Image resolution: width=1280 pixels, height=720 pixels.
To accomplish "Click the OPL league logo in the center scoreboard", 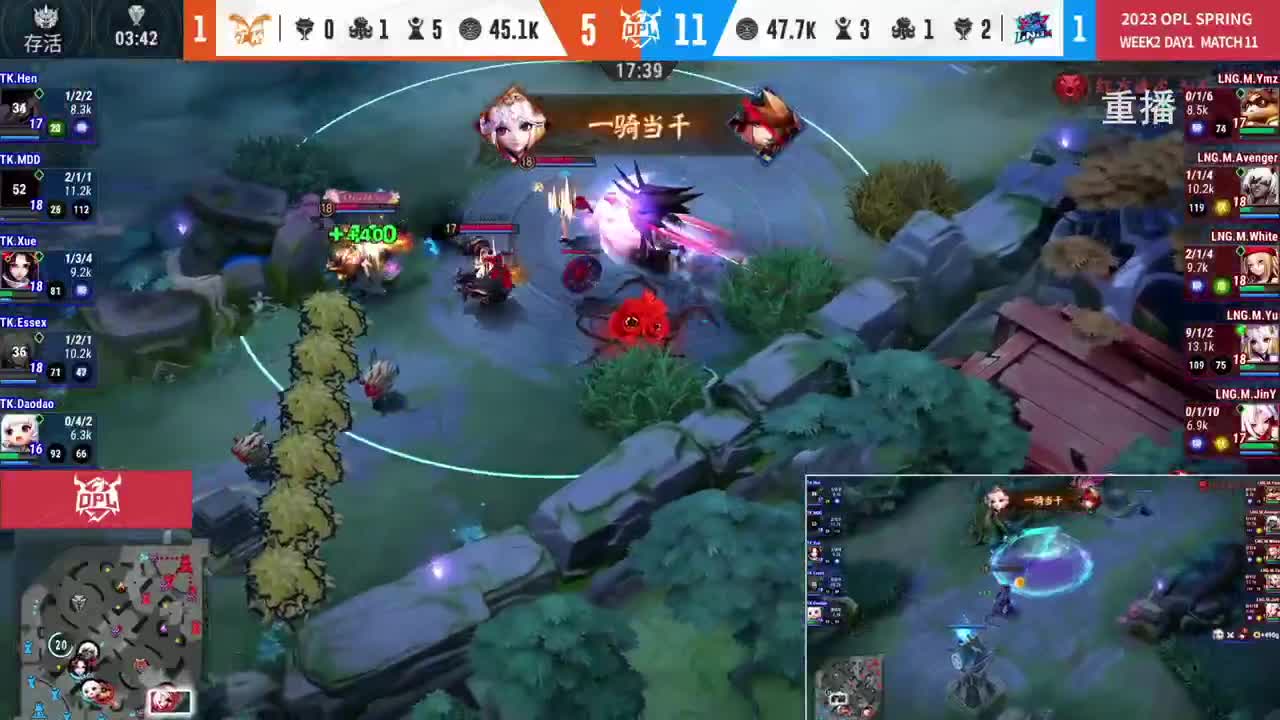I will coord(641,29).
